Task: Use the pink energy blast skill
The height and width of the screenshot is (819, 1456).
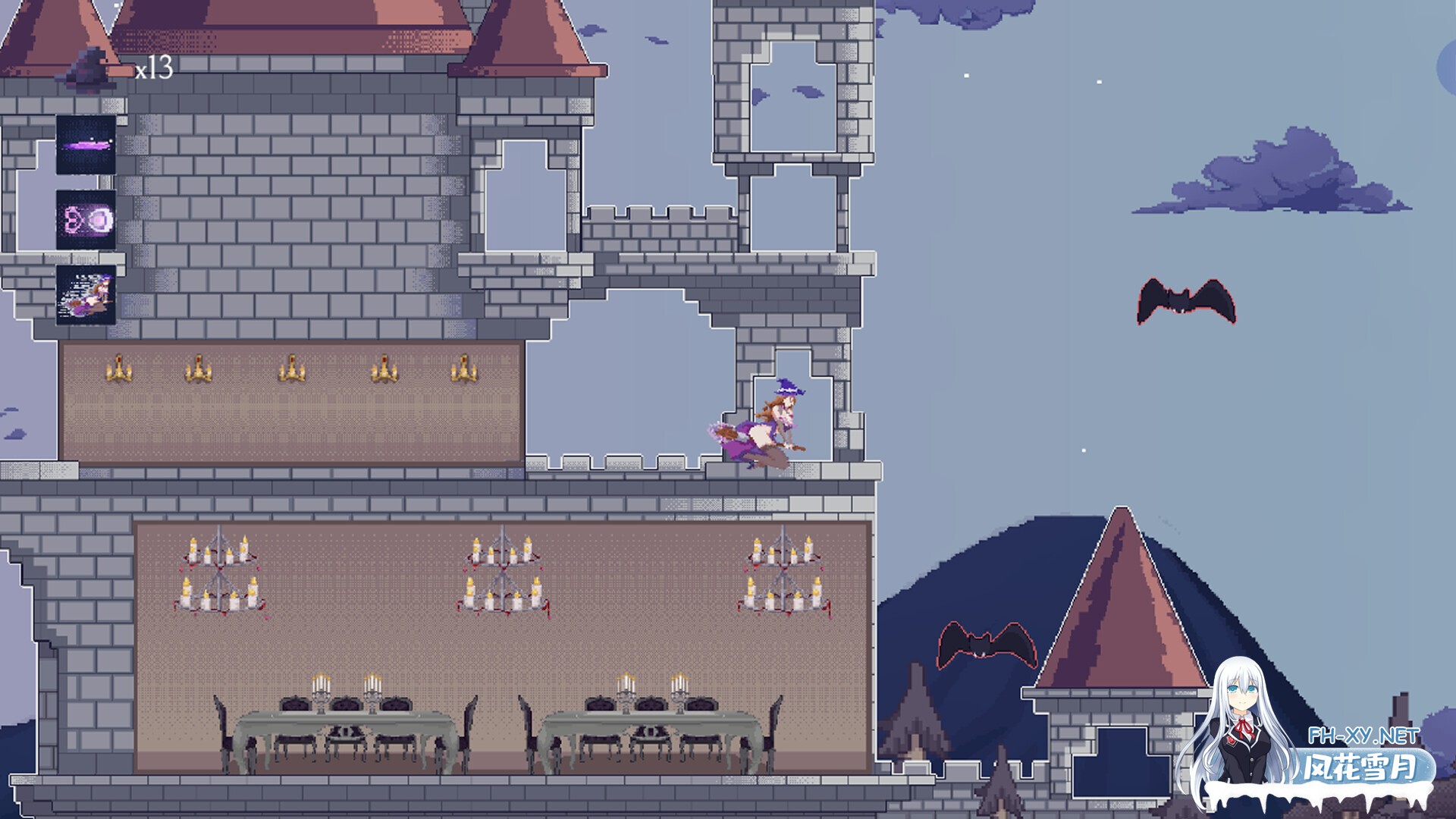Action: 86,220
